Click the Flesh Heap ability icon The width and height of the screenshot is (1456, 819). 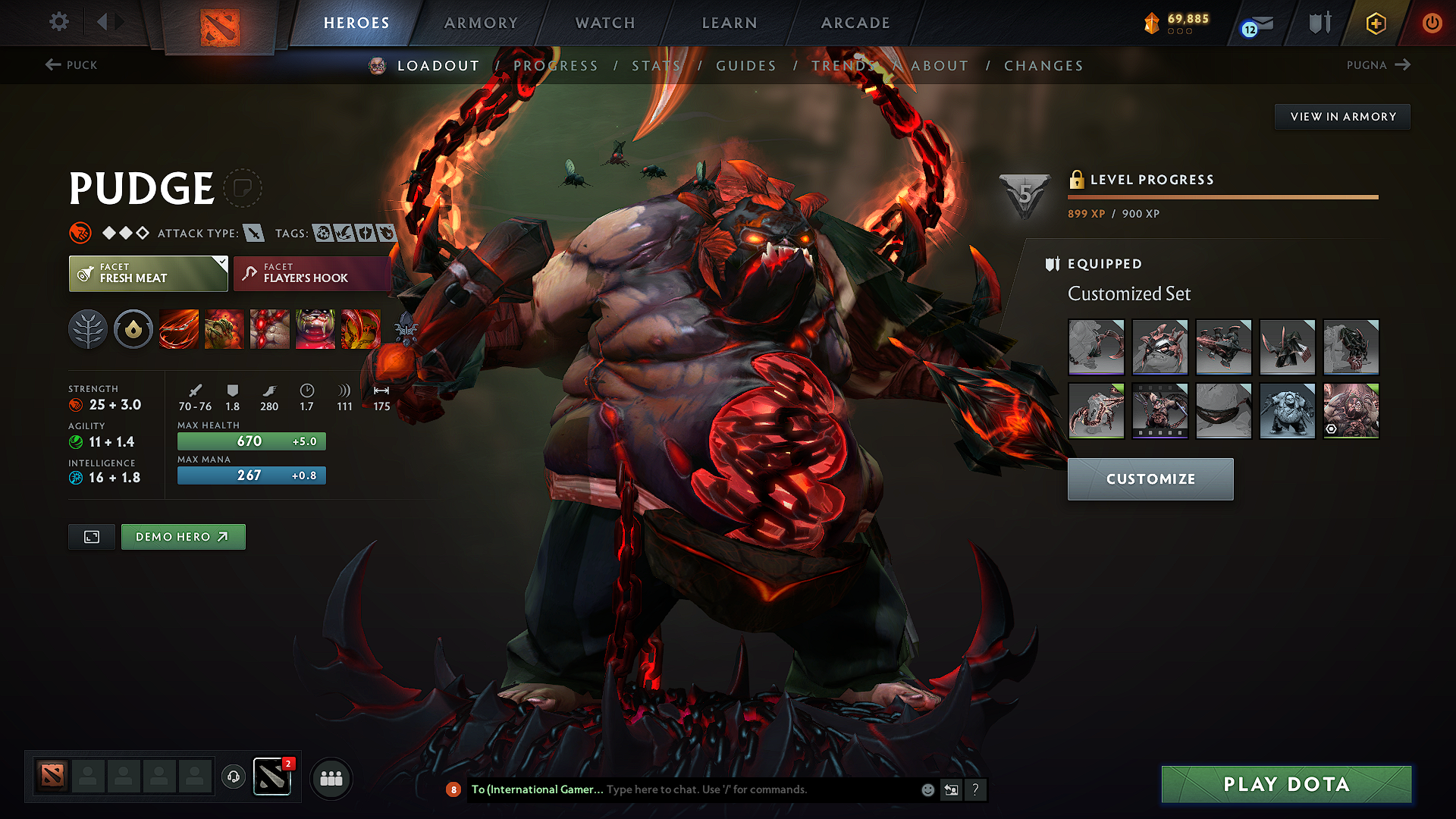[269, 329]
